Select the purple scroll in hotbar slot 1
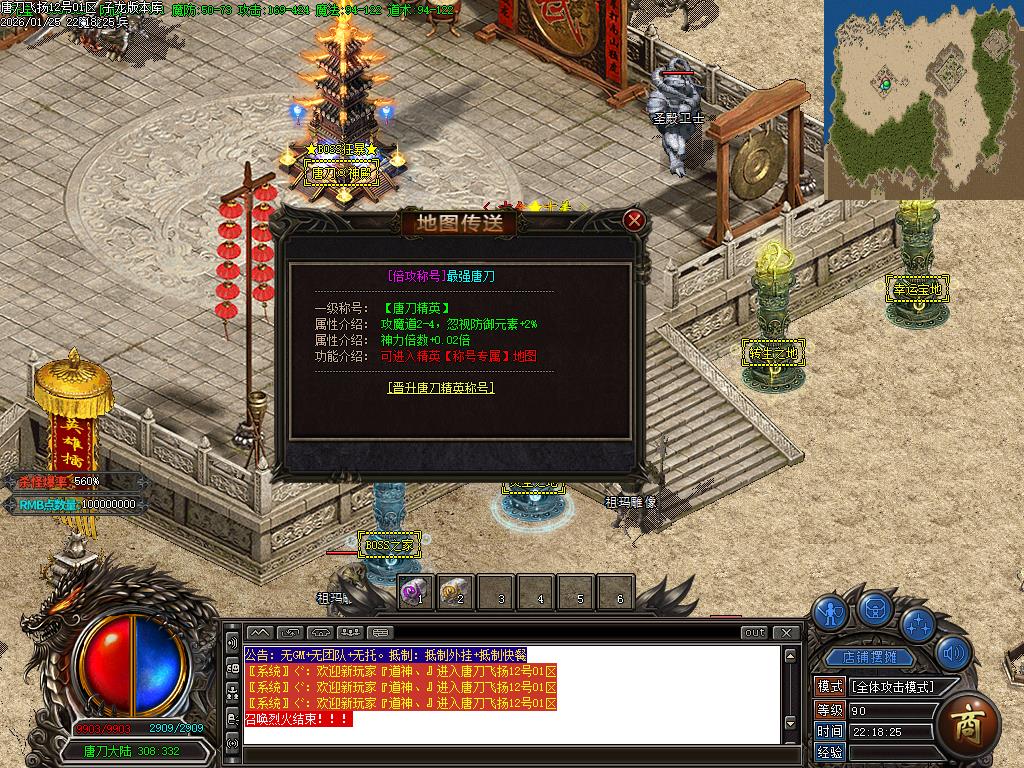The width and height of the screenshot is (1024, 768). (416, 592)
